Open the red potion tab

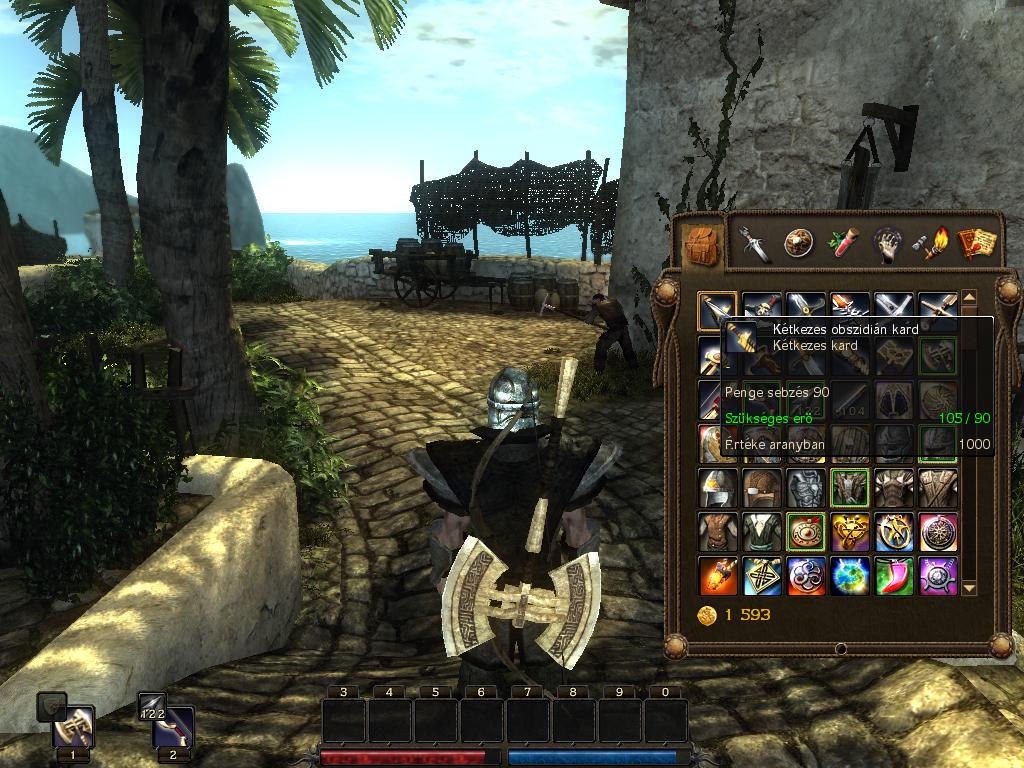coord(844,243)
